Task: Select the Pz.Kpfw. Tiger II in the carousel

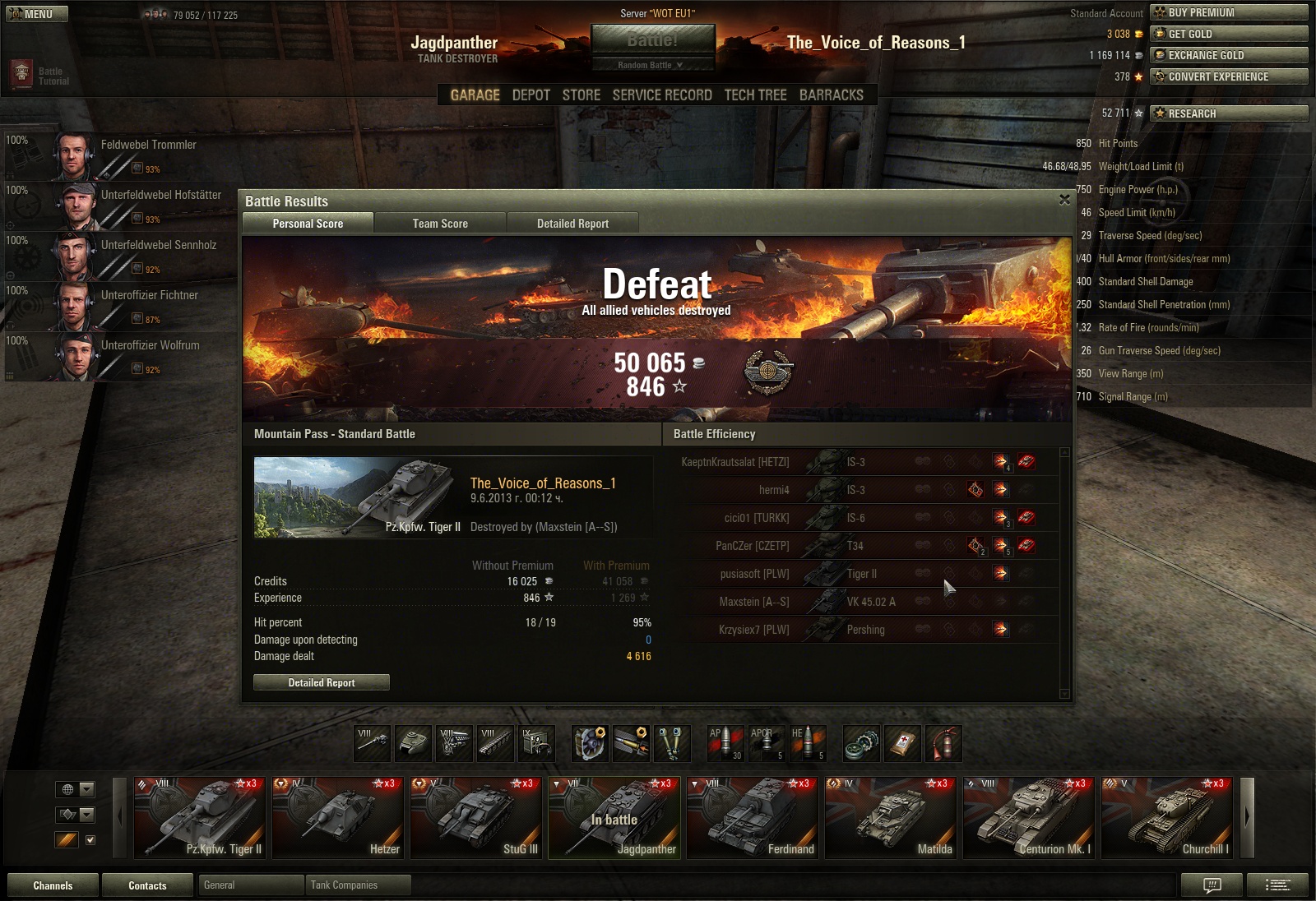Action: [200, 817]
